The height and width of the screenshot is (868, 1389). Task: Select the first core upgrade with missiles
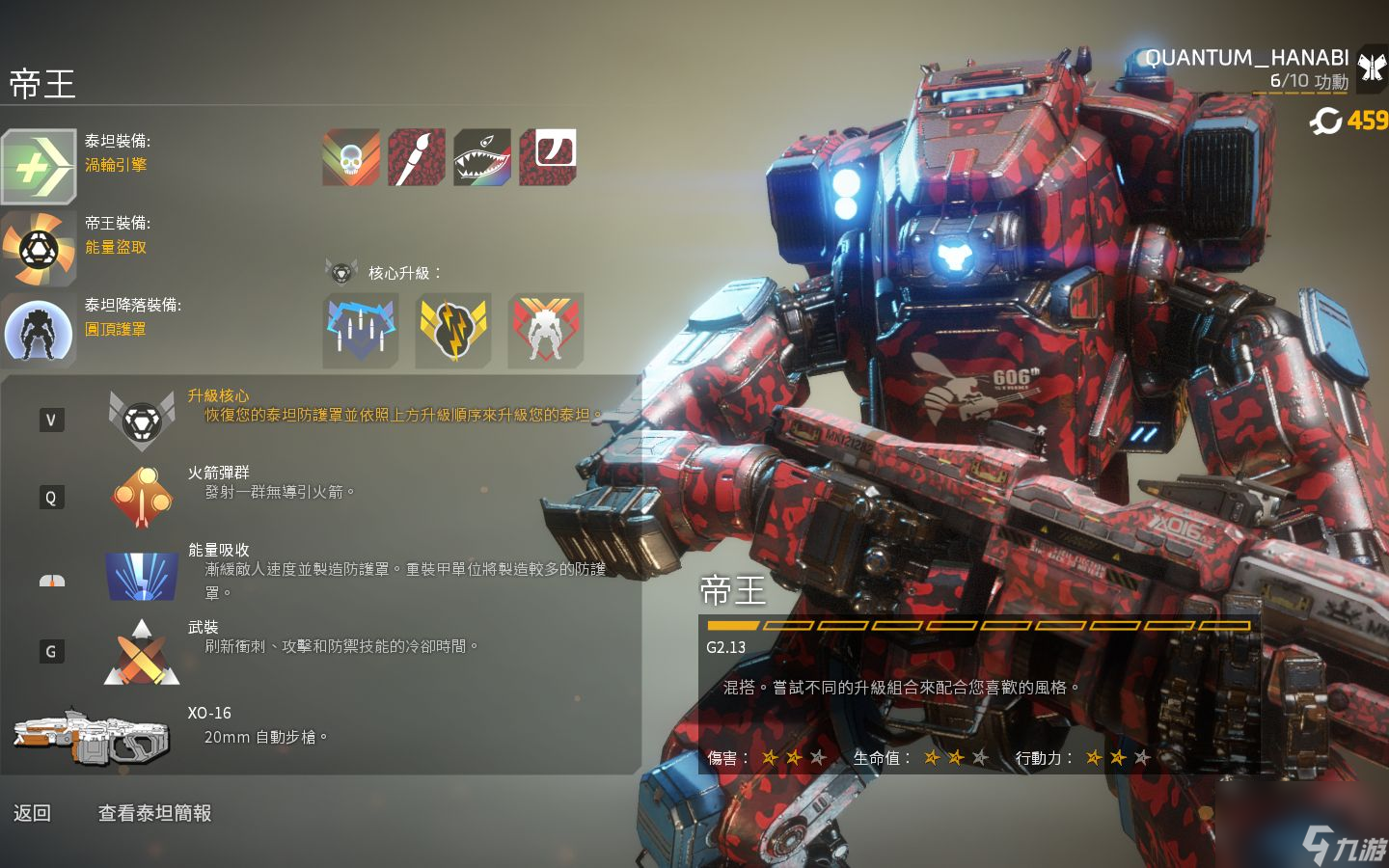(360, 330)
